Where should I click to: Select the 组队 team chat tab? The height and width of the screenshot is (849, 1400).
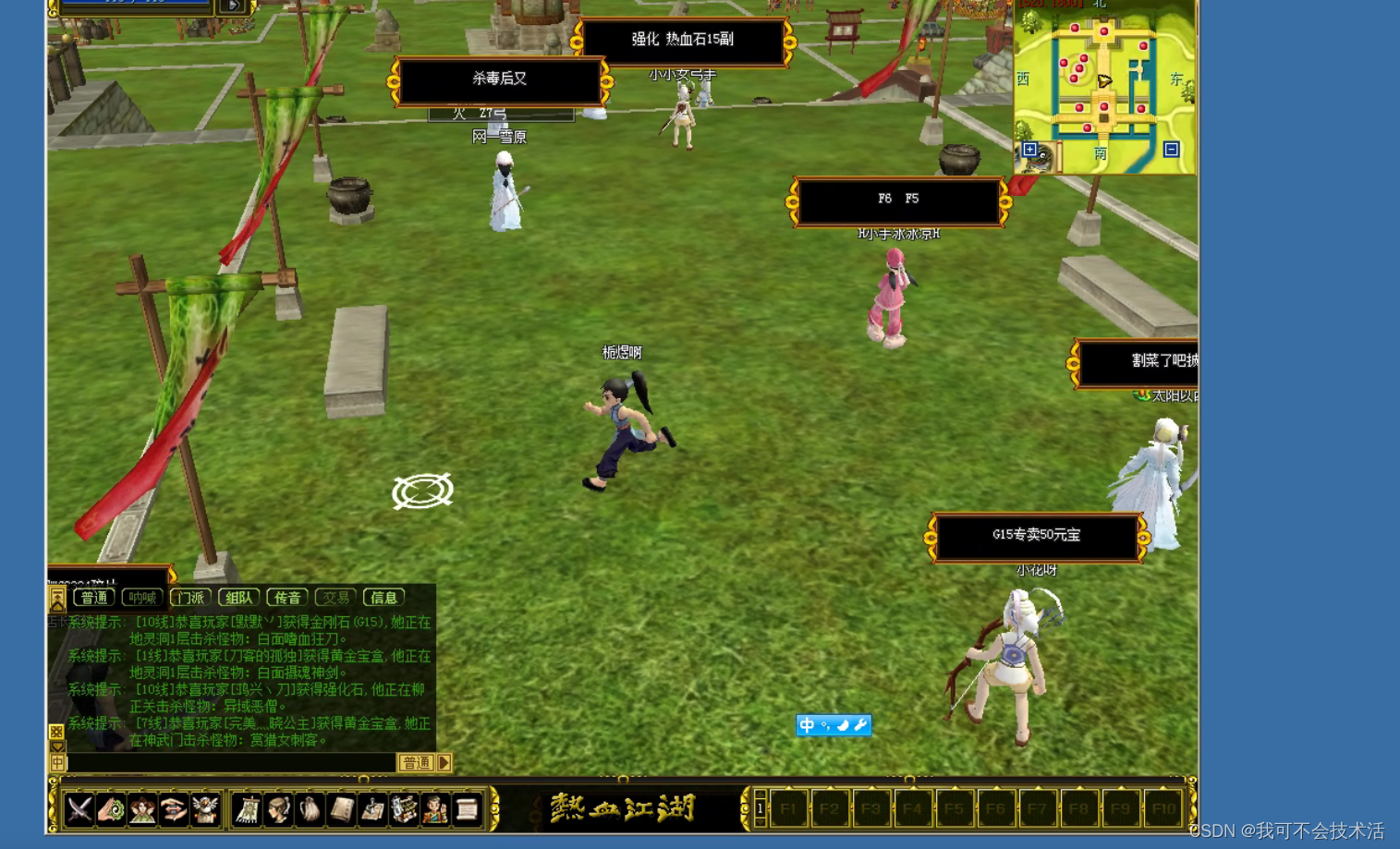(x=238, y=598)
